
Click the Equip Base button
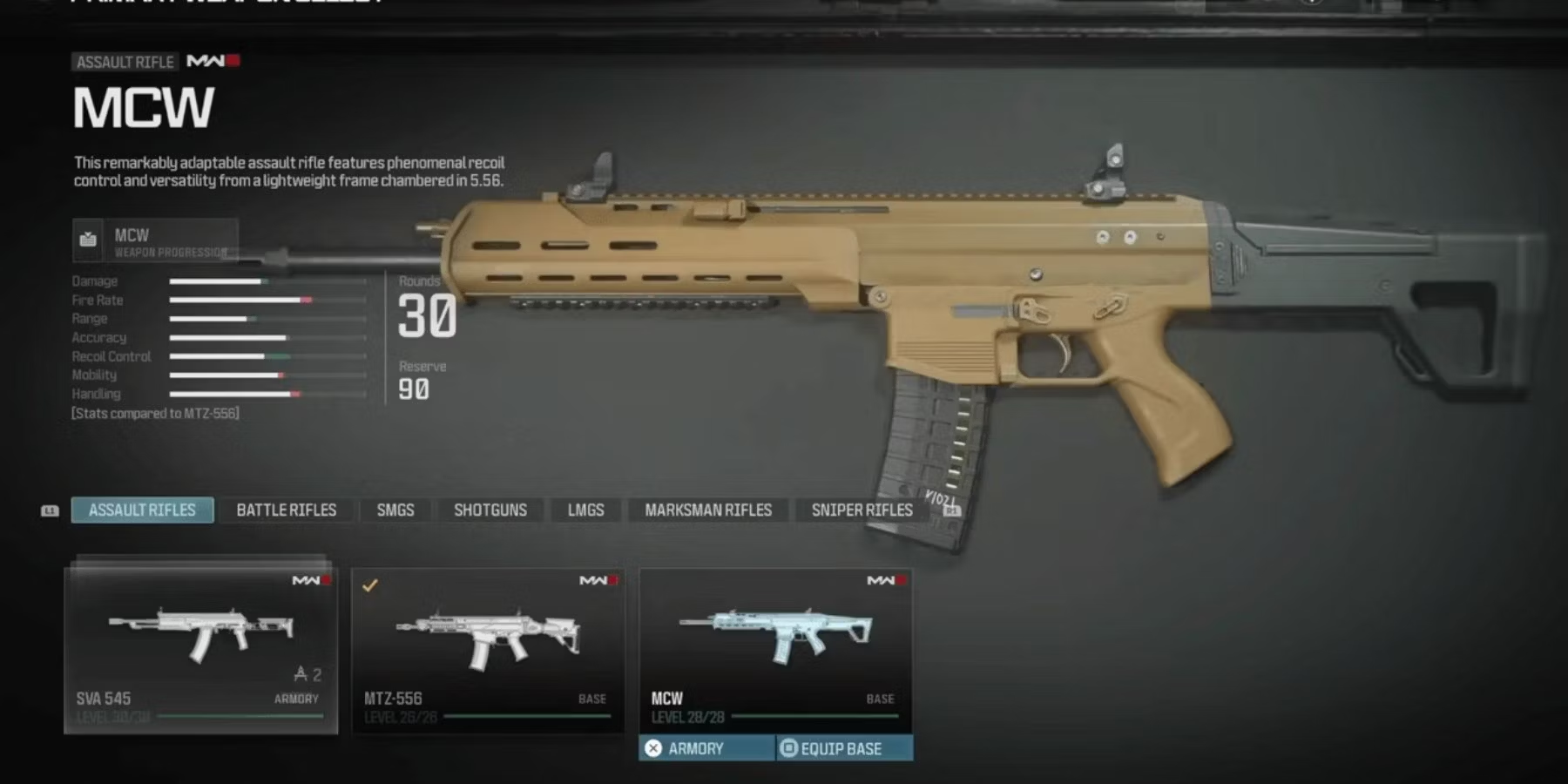[843, 748]
